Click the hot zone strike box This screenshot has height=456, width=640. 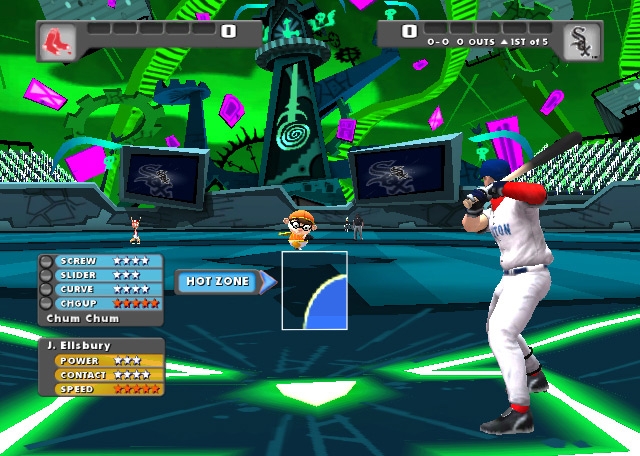pyautogui.click(x=314, y=290)
